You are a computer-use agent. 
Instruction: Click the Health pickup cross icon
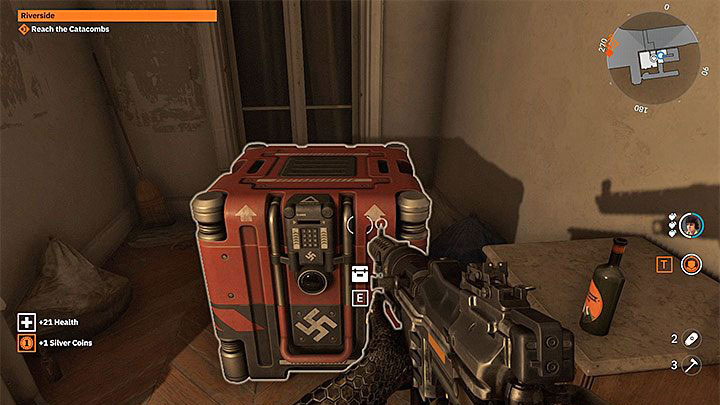(26, 322)
